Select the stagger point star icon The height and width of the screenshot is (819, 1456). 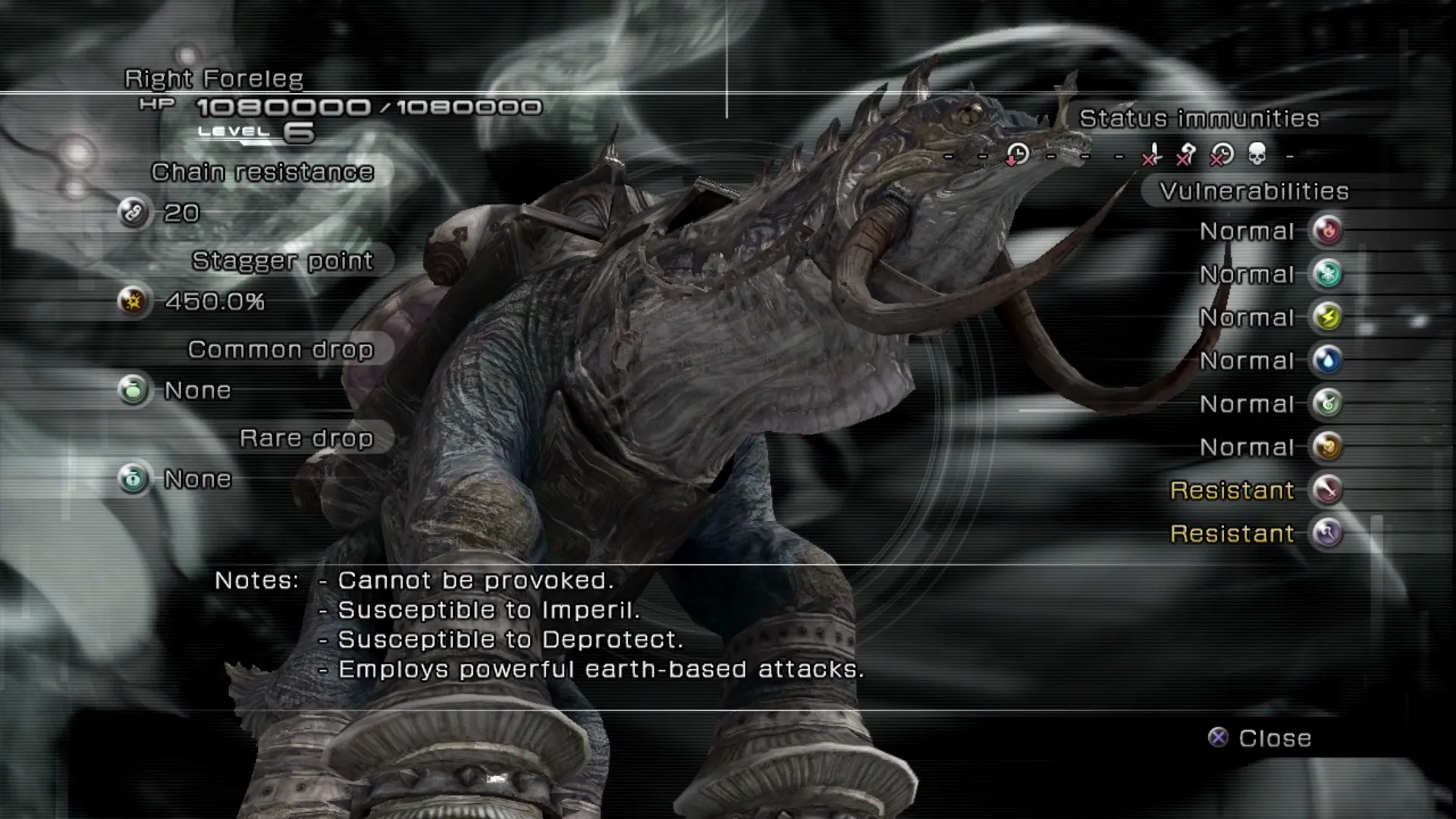(133, 302)
